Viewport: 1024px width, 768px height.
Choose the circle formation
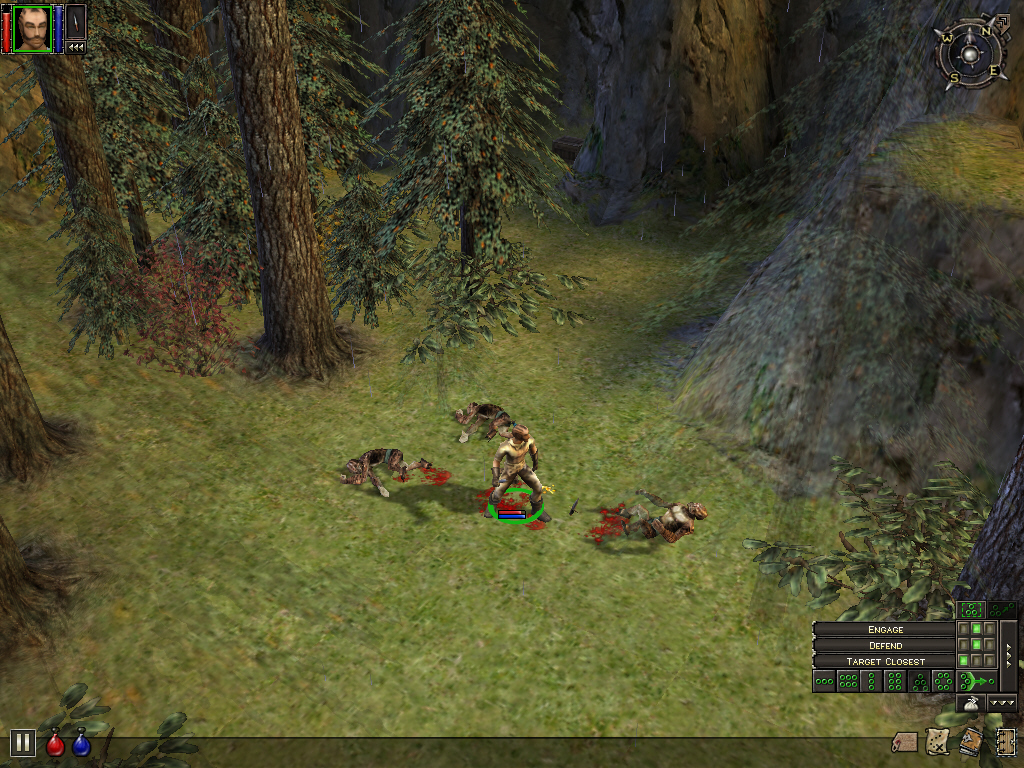944,682
